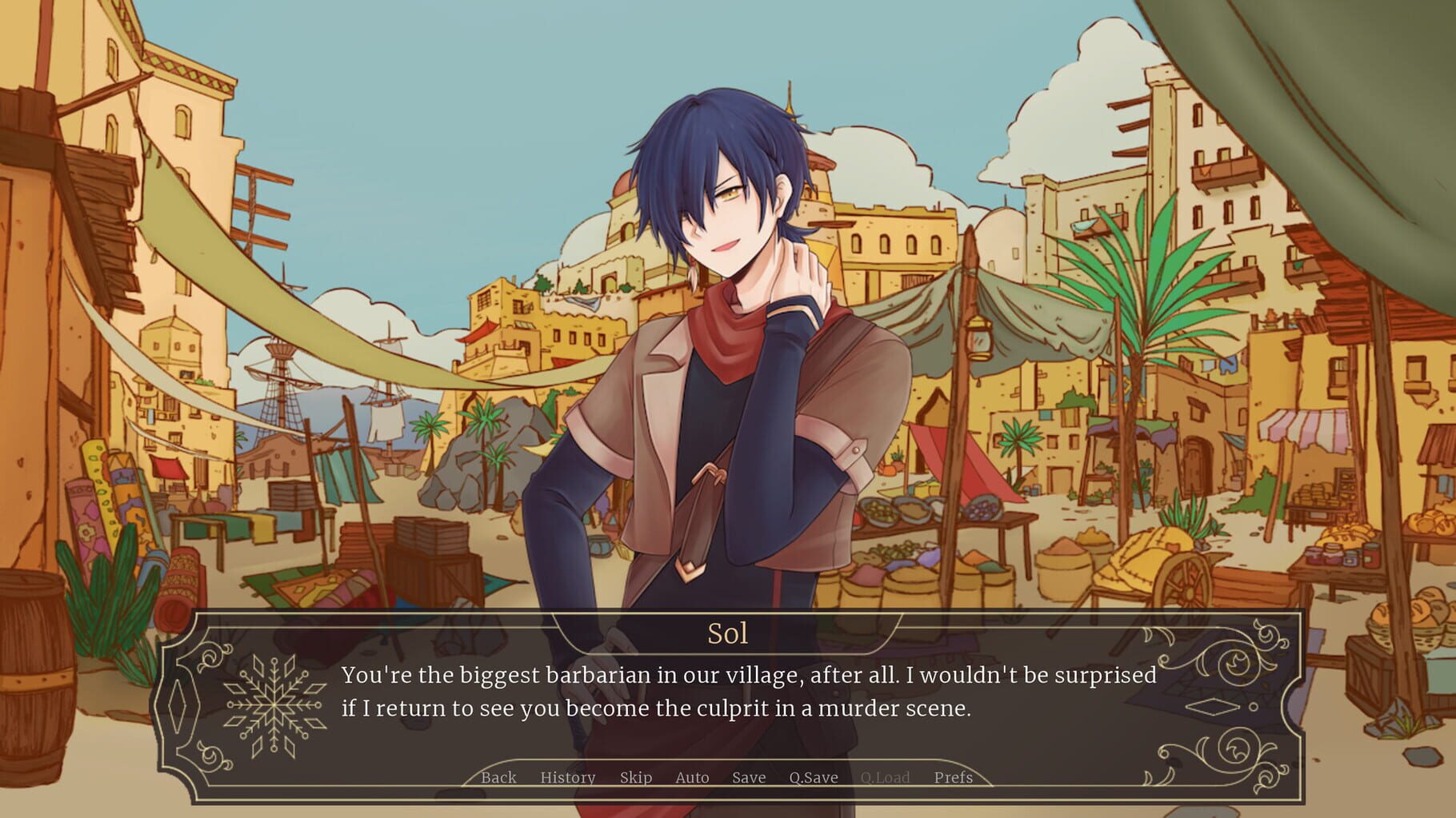Enable Auto-forward mode

(x=691, y=777)
